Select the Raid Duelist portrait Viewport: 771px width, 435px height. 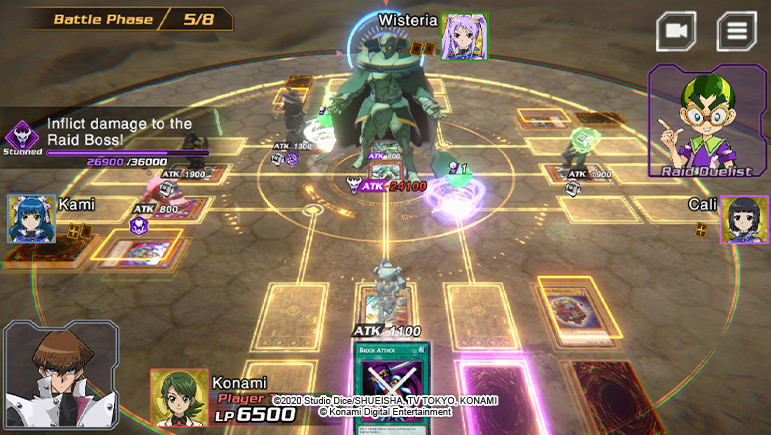pos(708,122)
